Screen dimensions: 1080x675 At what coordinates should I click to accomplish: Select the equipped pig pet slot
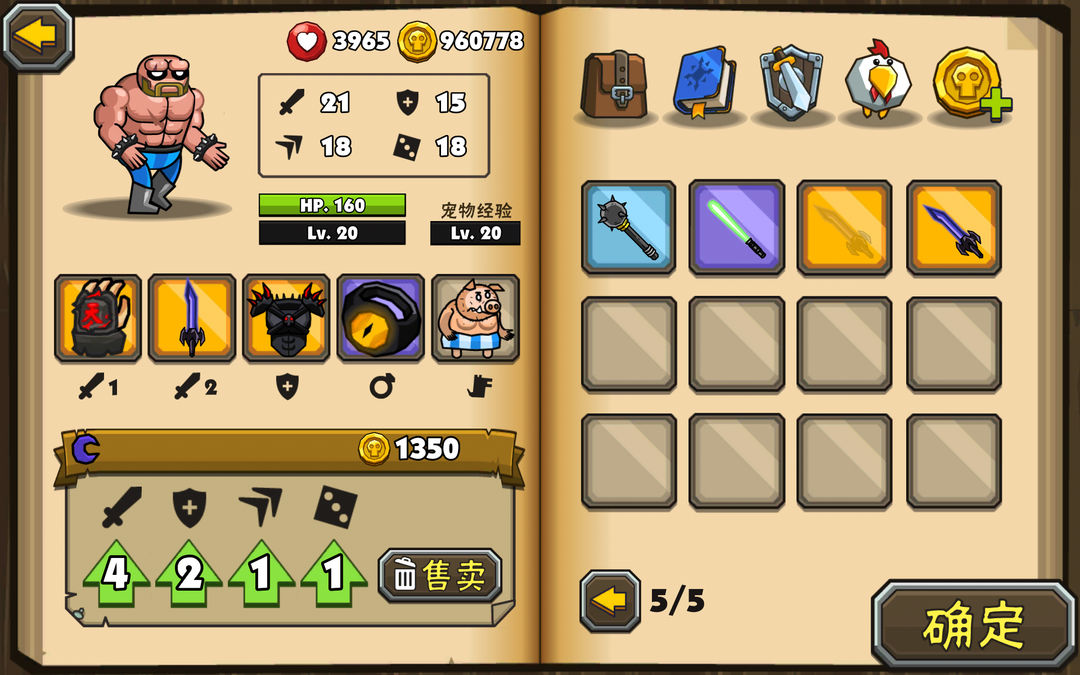click(475, 318)
